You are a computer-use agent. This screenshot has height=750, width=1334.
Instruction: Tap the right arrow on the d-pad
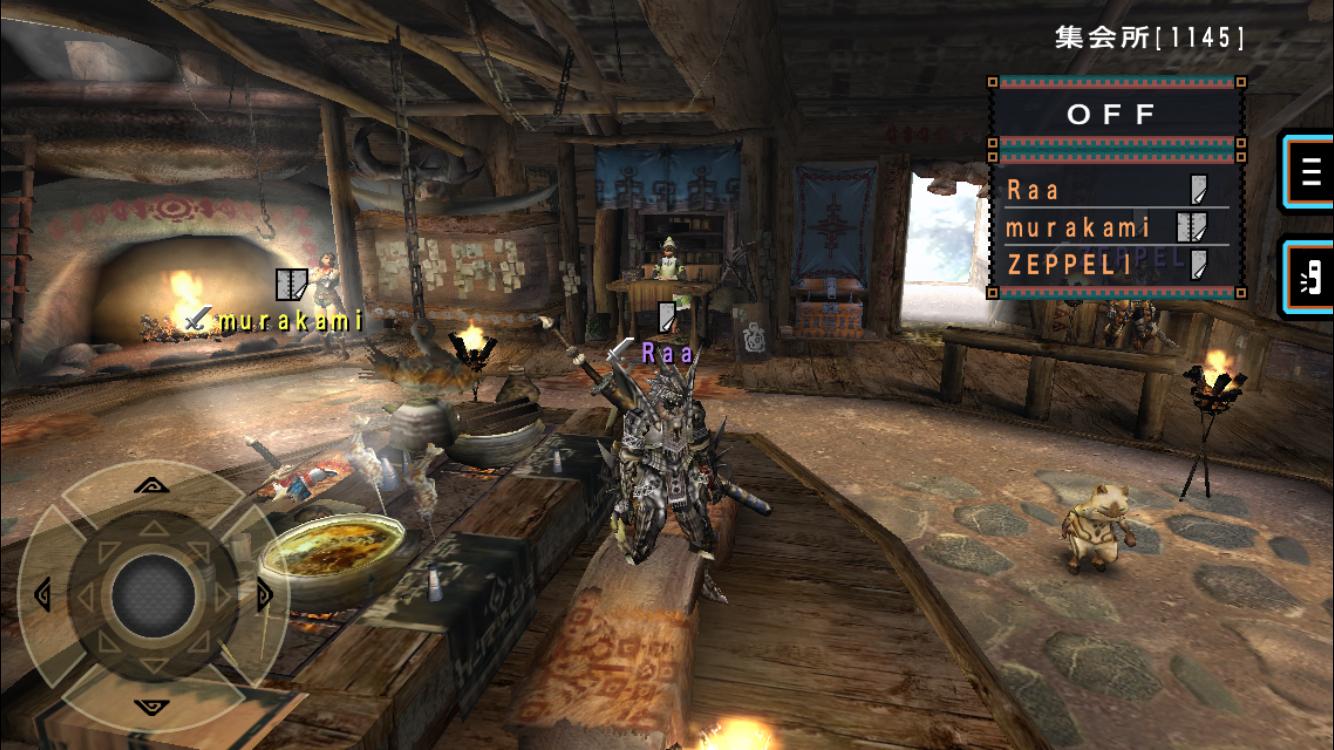264,597
